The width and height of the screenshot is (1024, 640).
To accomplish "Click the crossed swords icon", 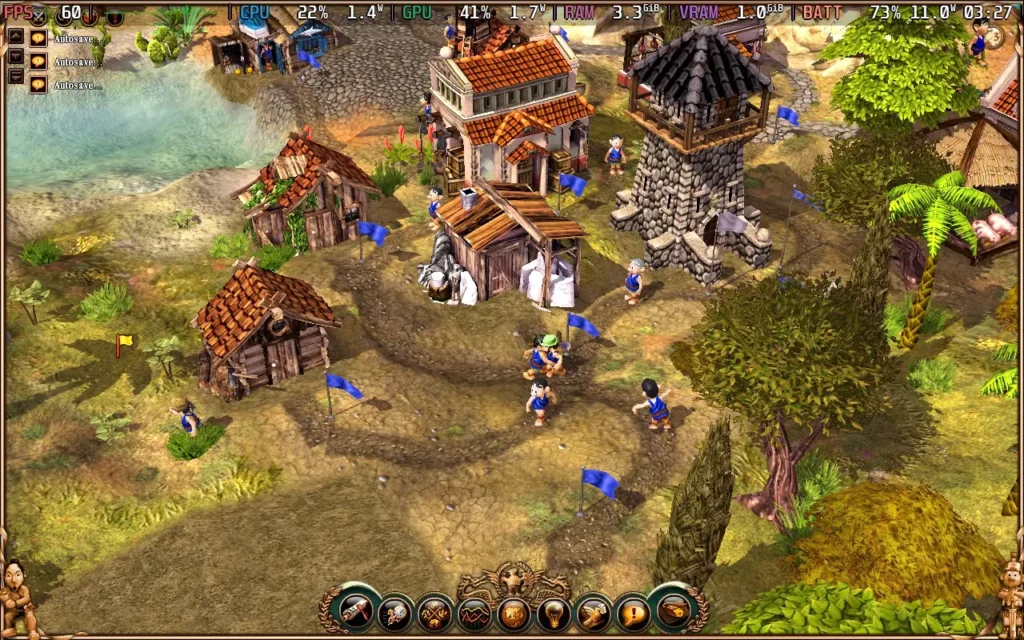I will 39,16.
